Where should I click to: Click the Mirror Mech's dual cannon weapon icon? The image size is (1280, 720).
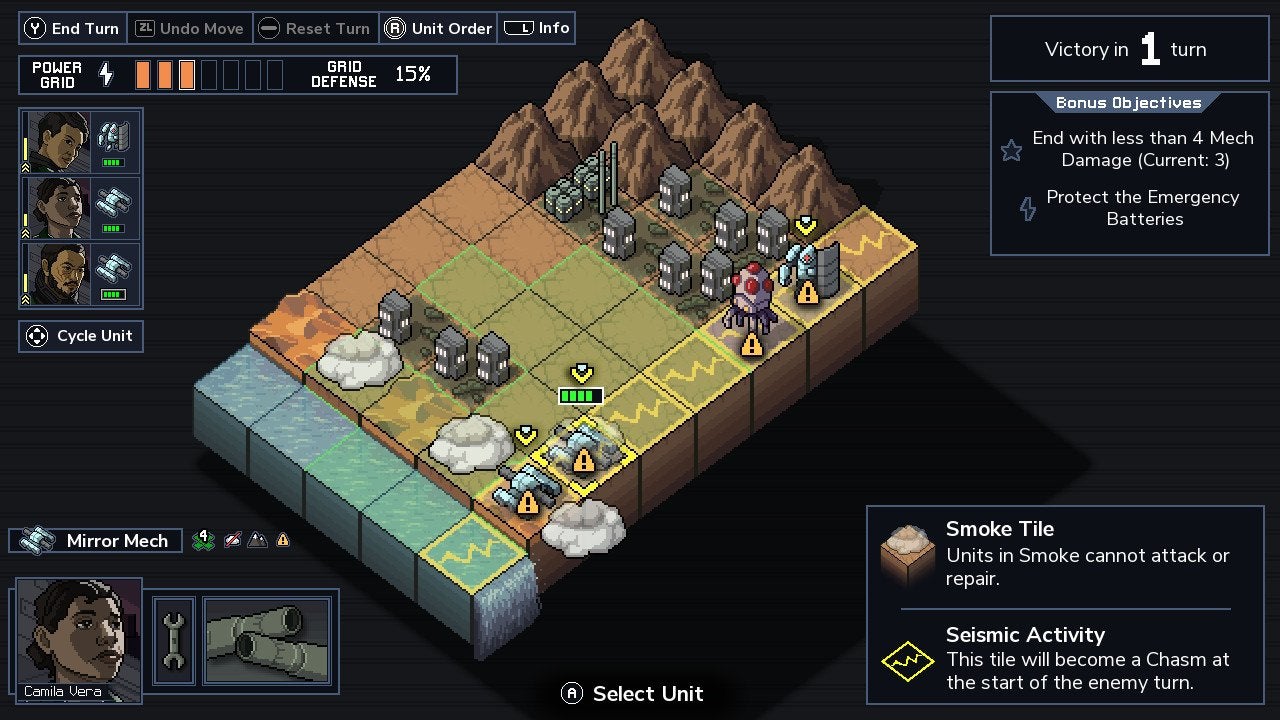265,640
